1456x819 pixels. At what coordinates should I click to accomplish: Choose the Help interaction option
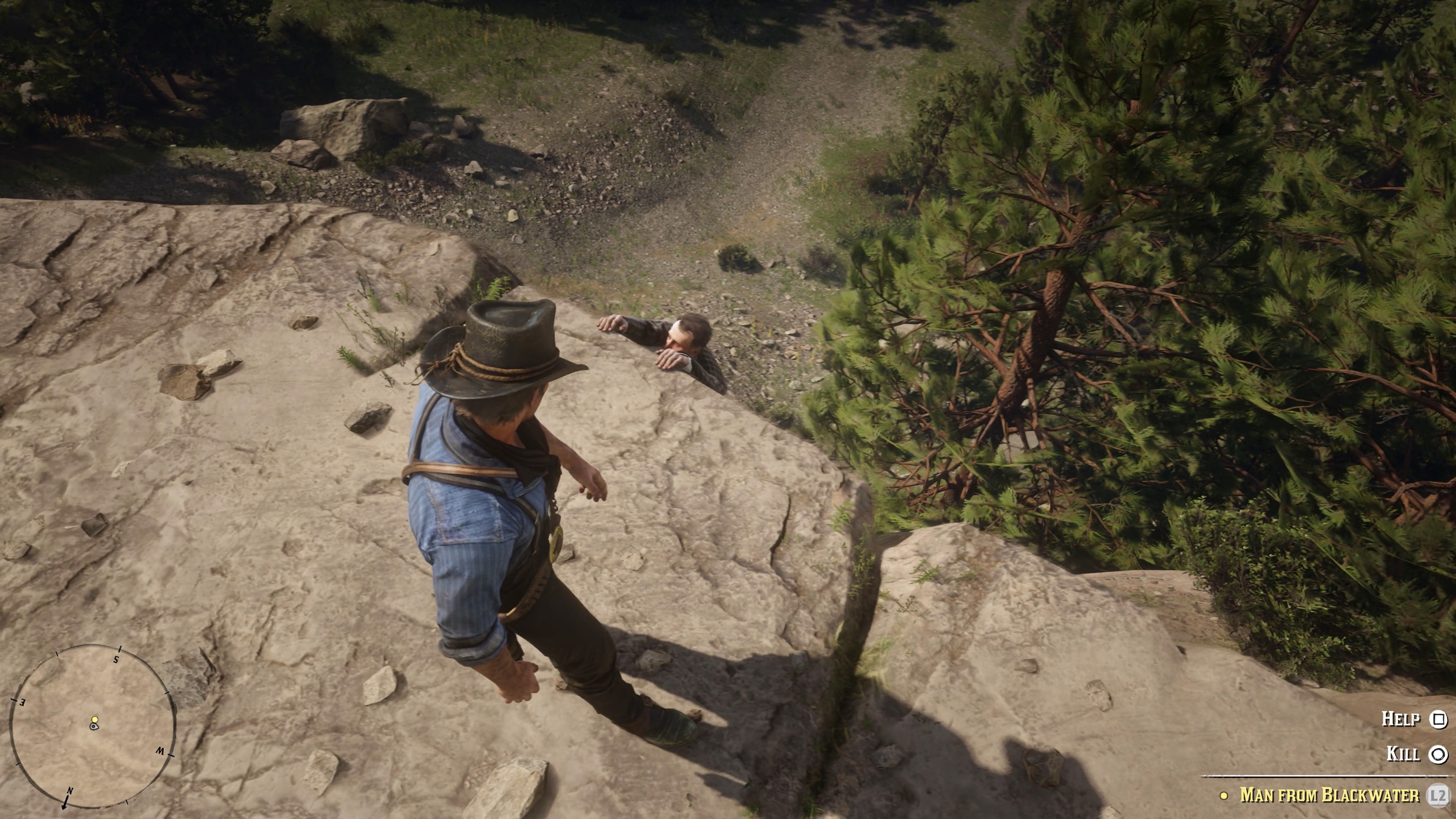[x=1413, y=719]
